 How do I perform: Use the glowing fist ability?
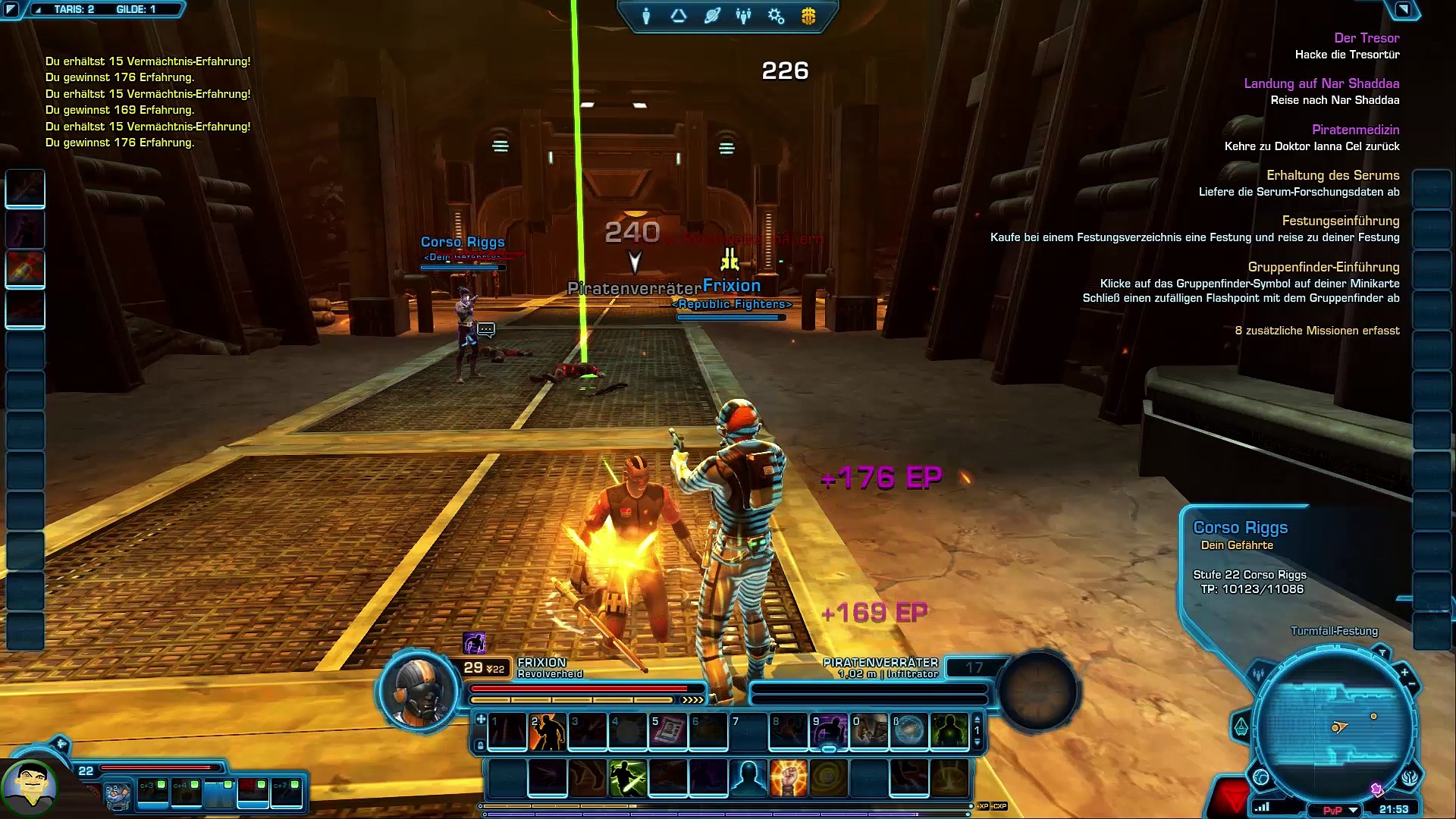789,778
